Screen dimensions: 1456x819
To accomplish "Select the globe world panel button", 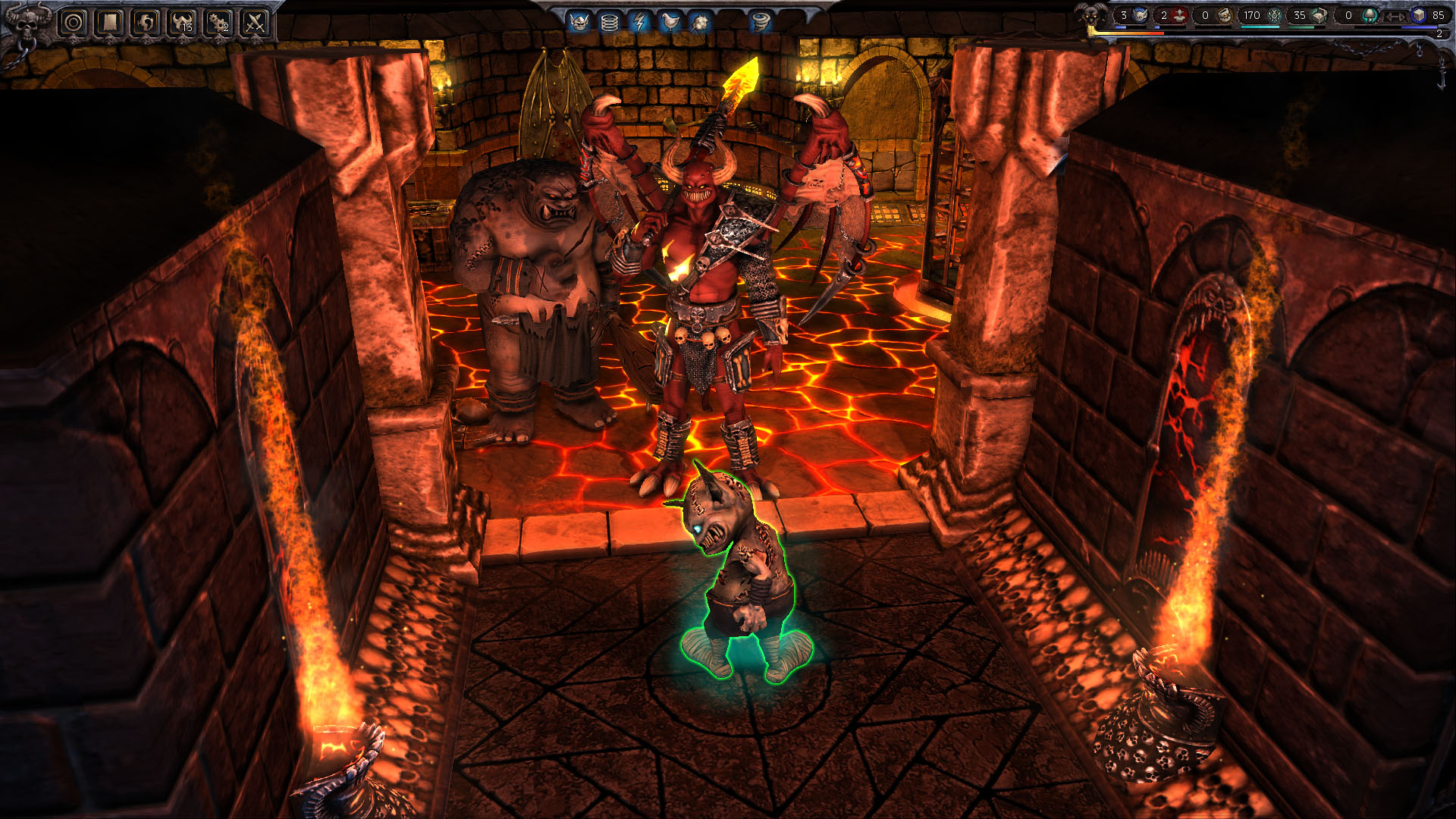I will (146, 22).
